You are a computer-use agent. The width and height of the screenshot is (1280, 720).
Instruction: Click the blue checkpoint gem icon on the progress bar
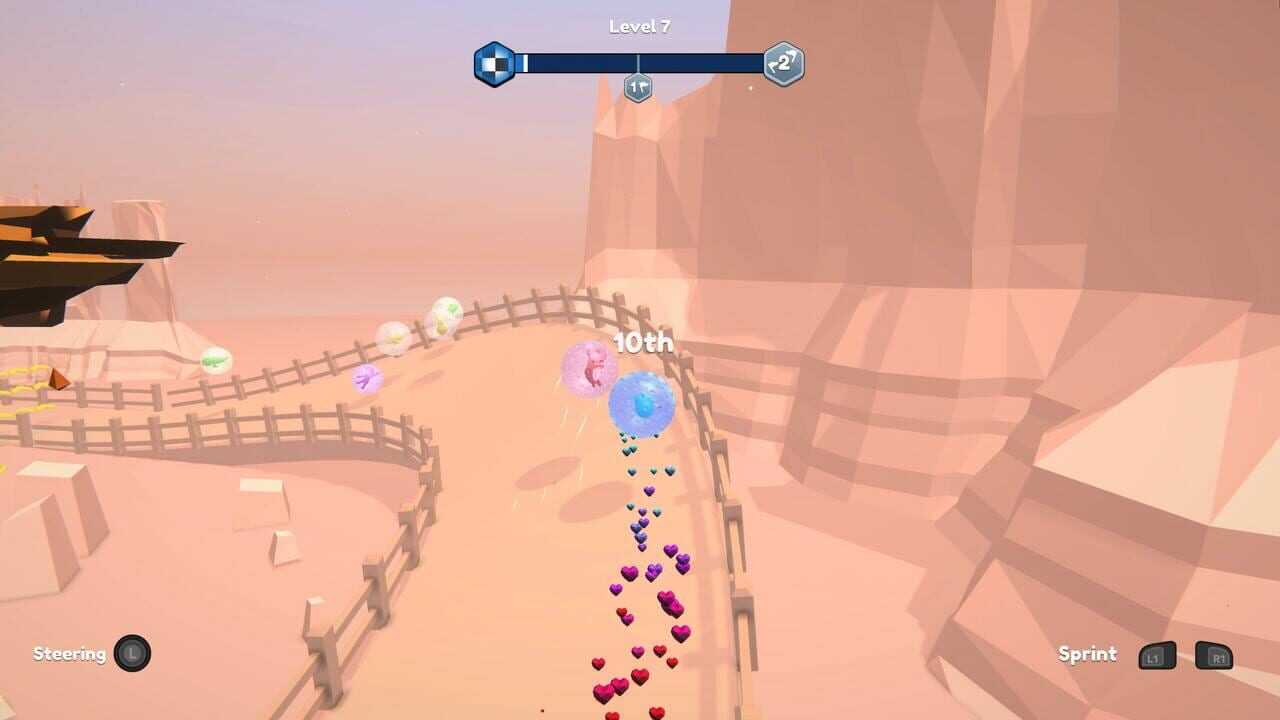click(x=493, y=62)
